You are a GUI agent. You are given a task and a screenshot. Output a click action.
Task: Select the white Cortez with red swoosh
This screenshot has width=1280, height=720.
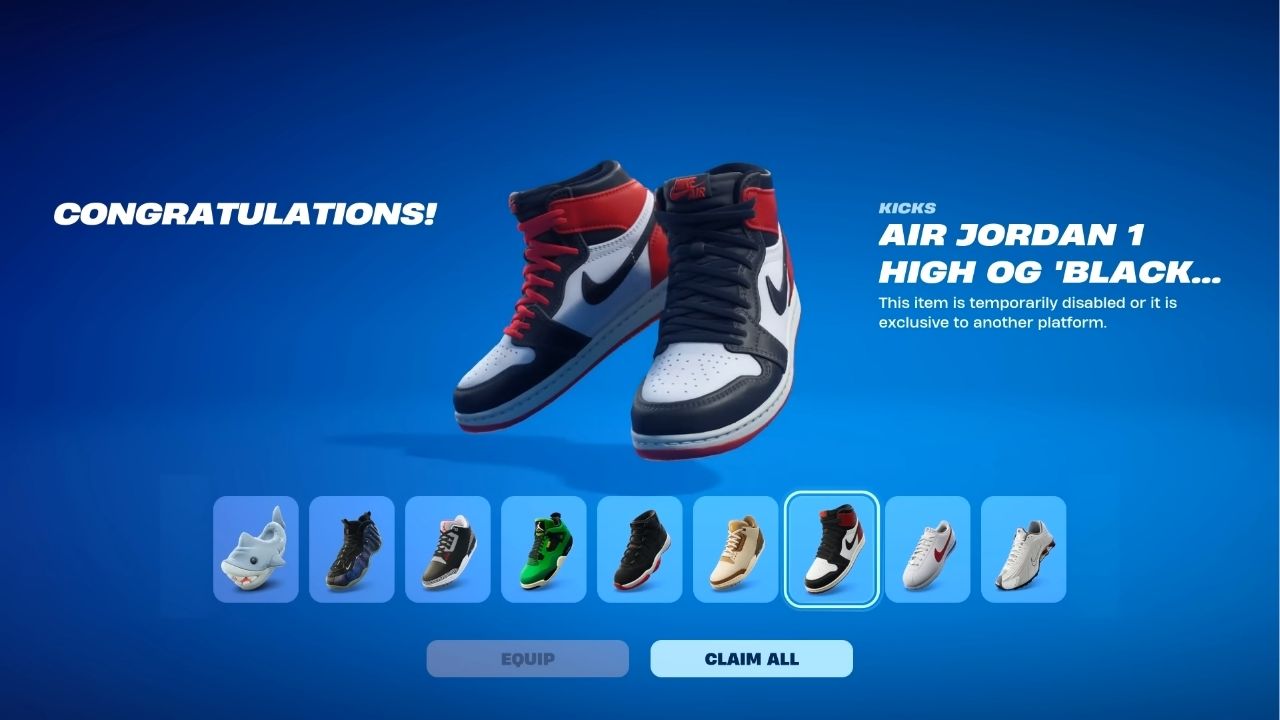point(927,550)
